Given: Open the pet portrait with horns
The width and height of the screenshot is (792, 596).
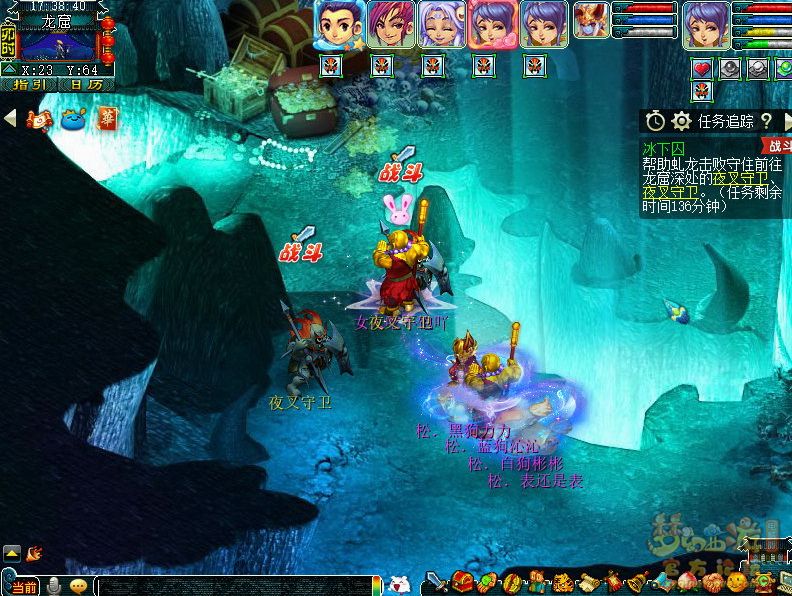Looking at the screenshot, I should coord(591,20).
